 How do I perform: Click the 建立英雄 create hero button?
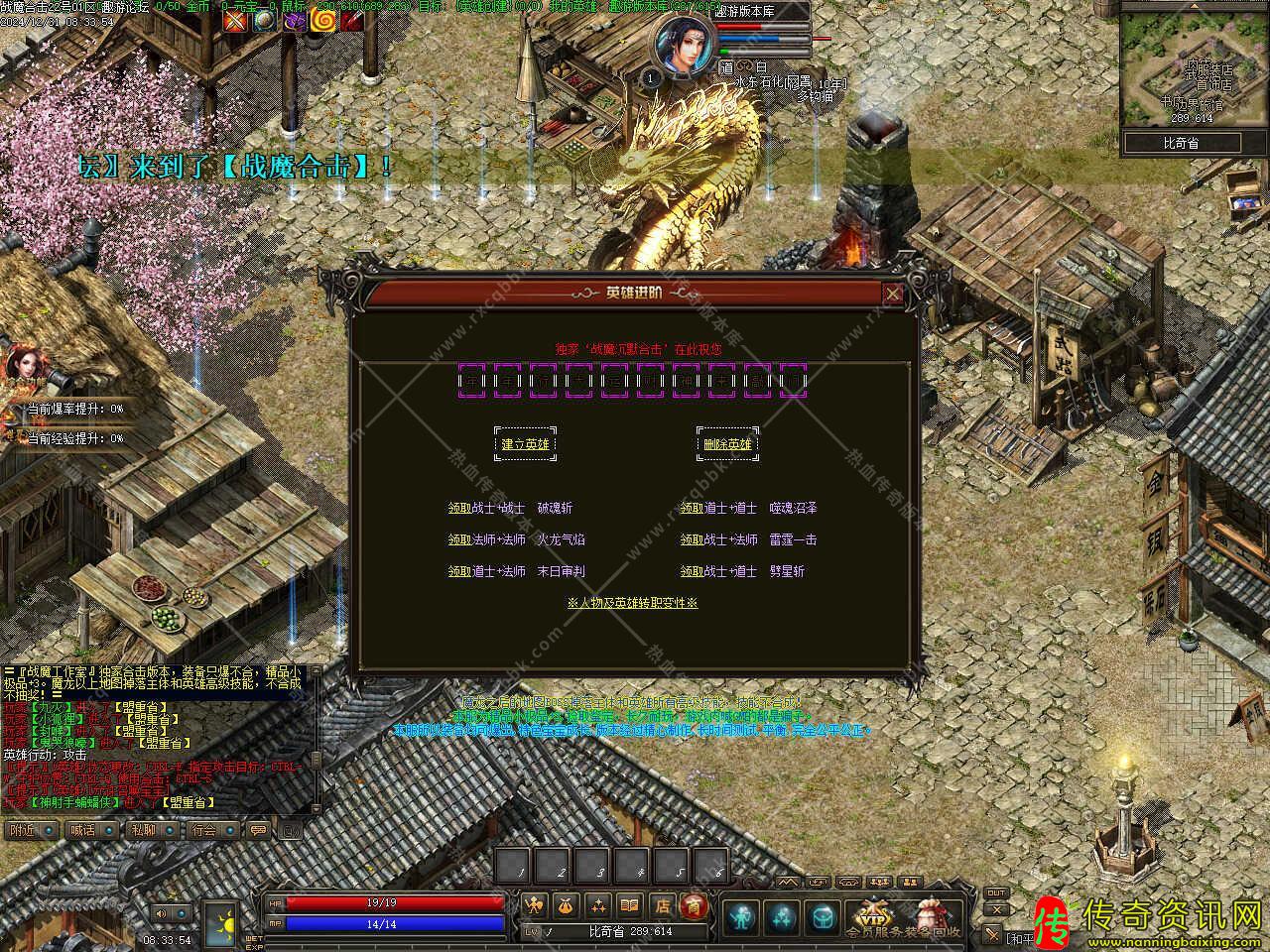(x=525, y=444)
